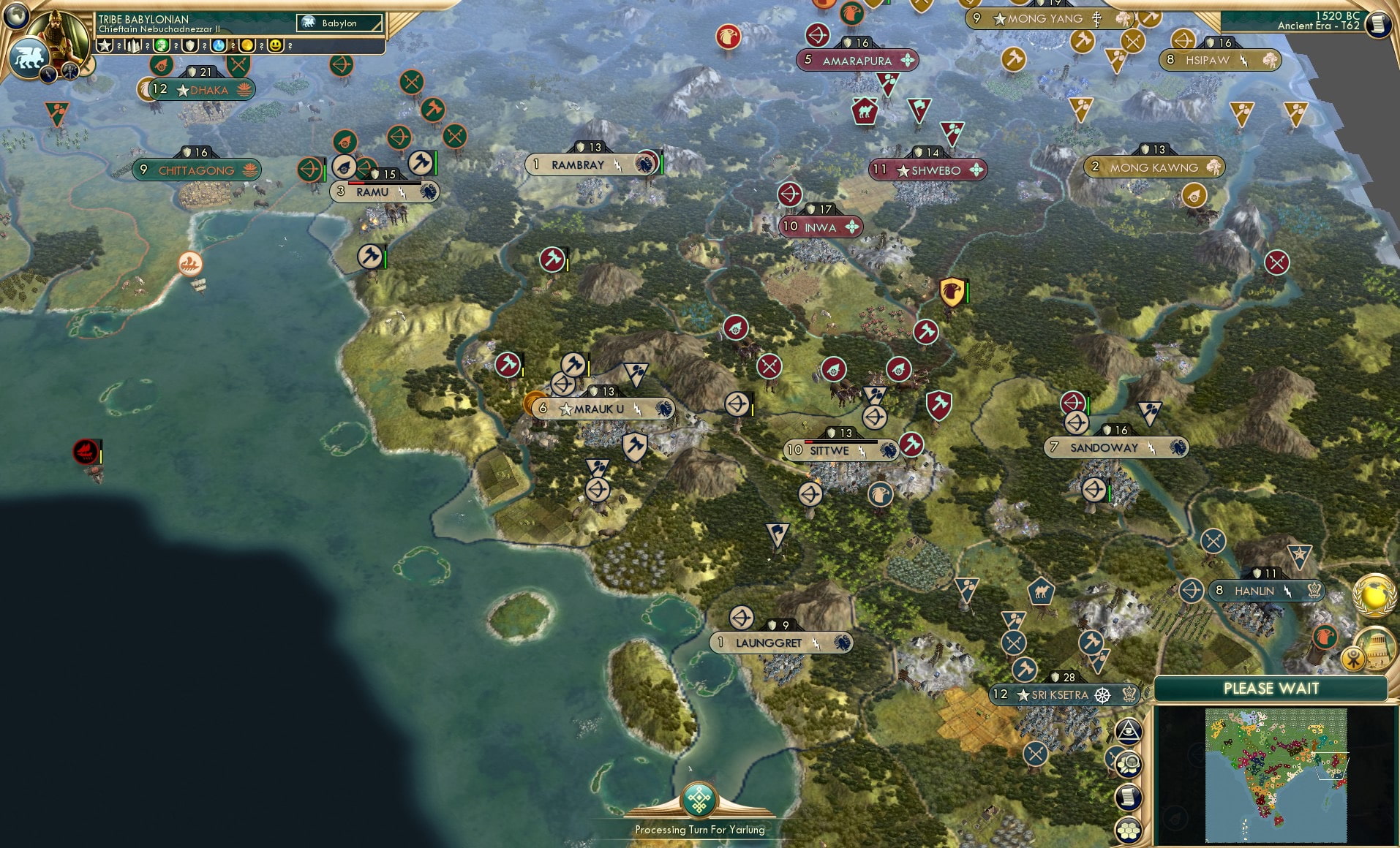Open the happiness overview smiley icon
The height and width of the screenshot is (848, 1400).
click(x=276, y=45)
